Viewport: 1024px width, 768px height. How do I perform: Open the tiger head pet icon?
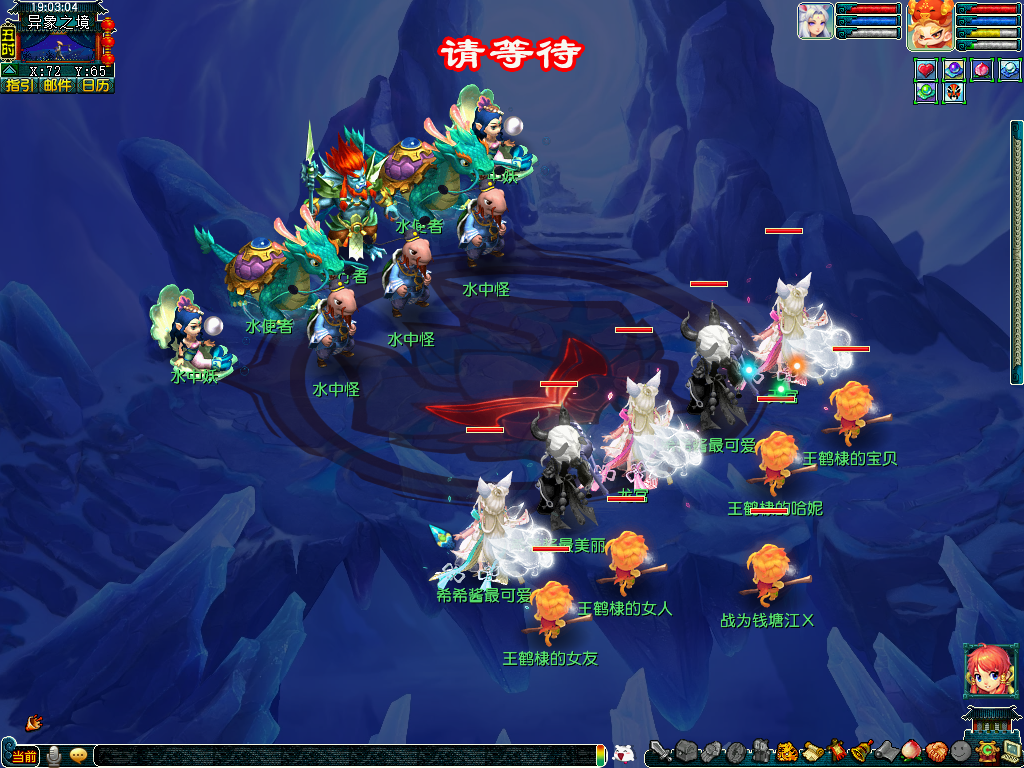coord(787,751)
